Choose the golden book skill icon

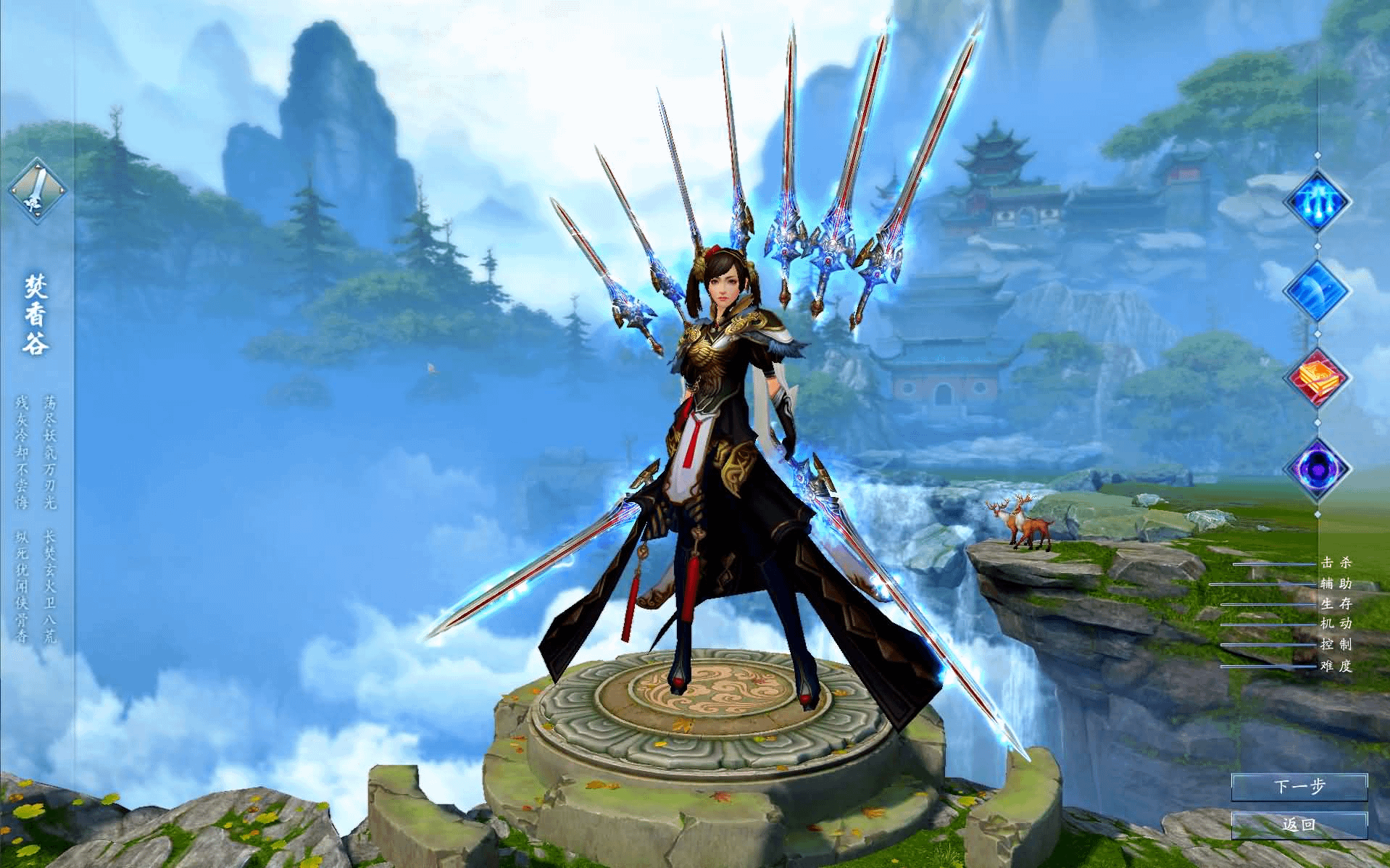[x=1317, y=378]
